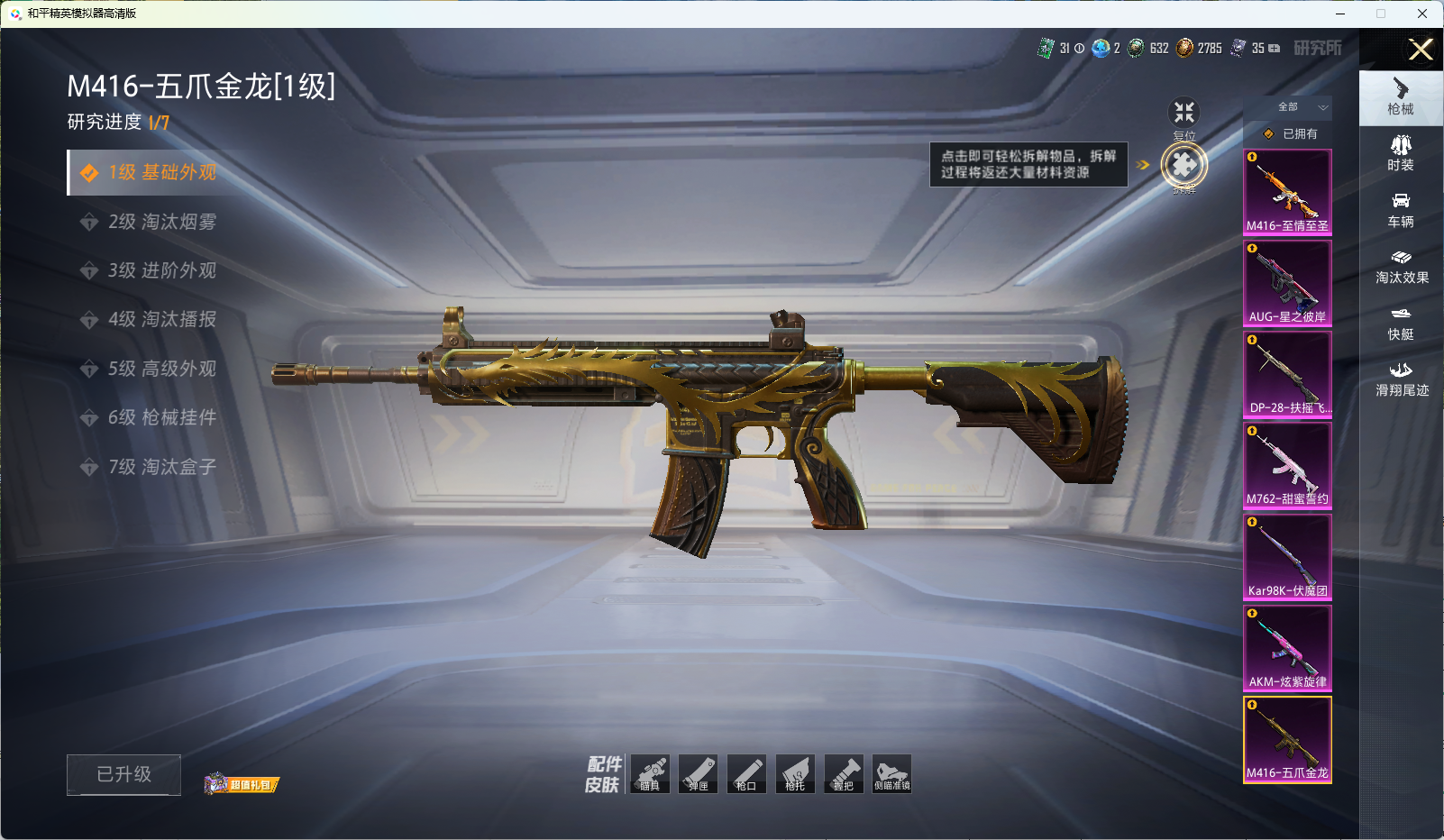This screenshot has height=840, width=1444.
Task: Select the 7级 淘汰盒子 level entry
Action: point(161,467)
